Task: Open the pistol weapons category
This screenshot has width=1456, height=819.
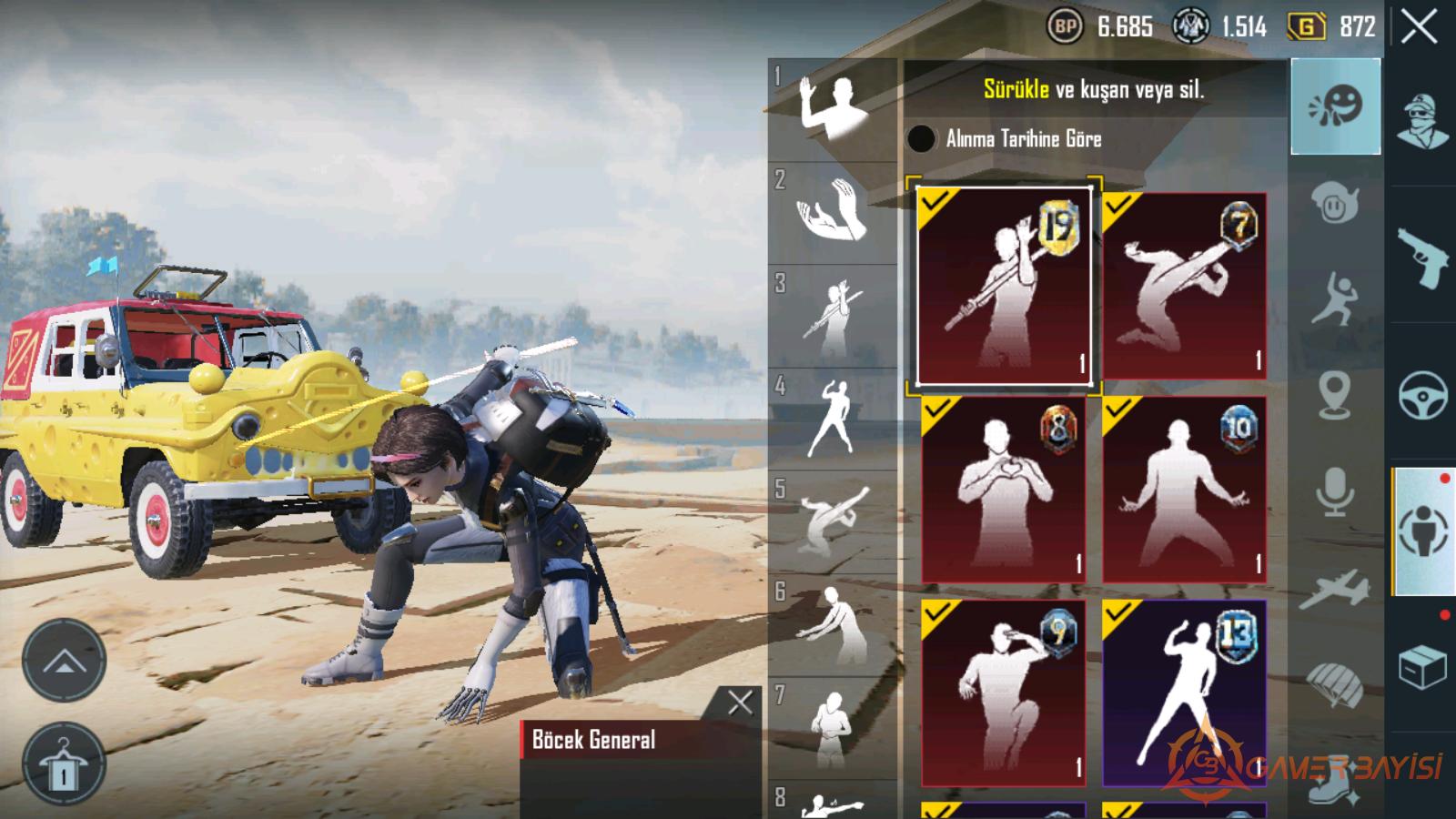Action: [1423, 257]
